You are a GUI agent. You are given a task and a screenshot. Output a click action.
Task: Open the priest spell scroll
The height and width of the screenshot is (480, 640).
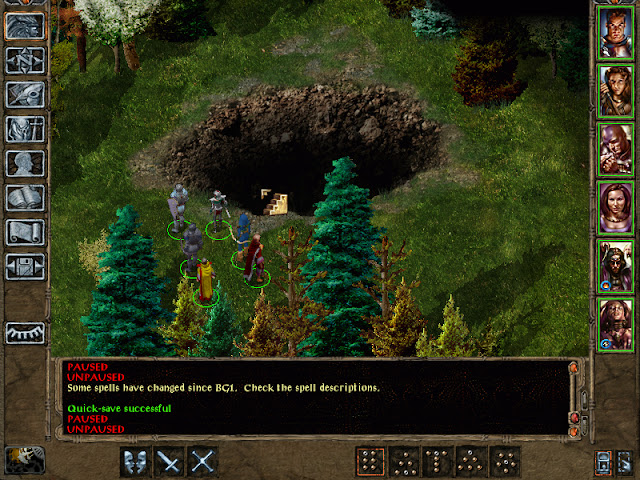coord(25,232)
